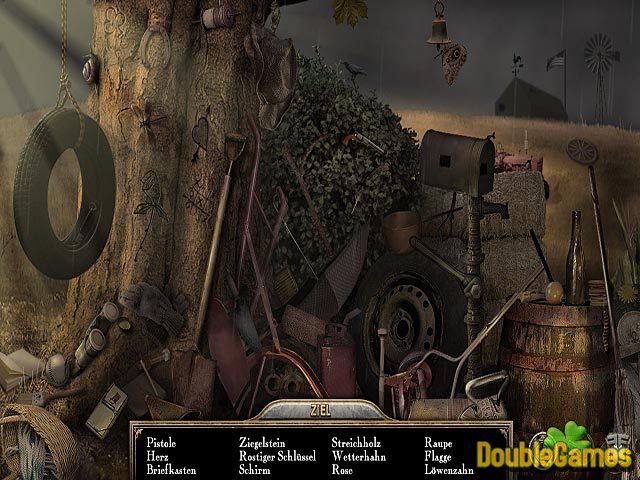Viewport: 640px width, 480px height.
Task: Select the Pistole entry in the list
Action: 161,440
